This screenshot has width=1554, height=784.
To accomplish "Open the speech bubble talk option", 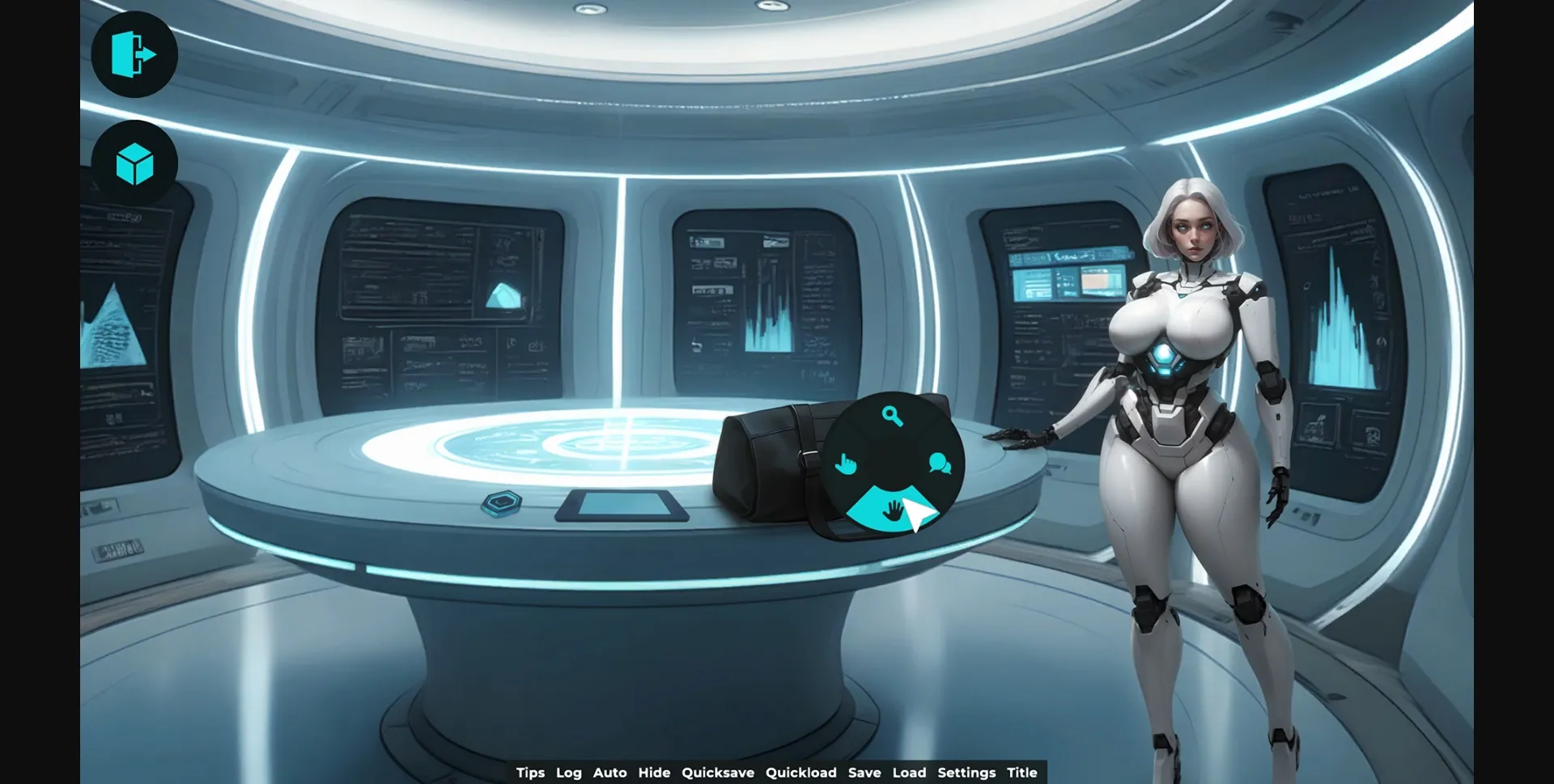I will [x=939, y=464].
